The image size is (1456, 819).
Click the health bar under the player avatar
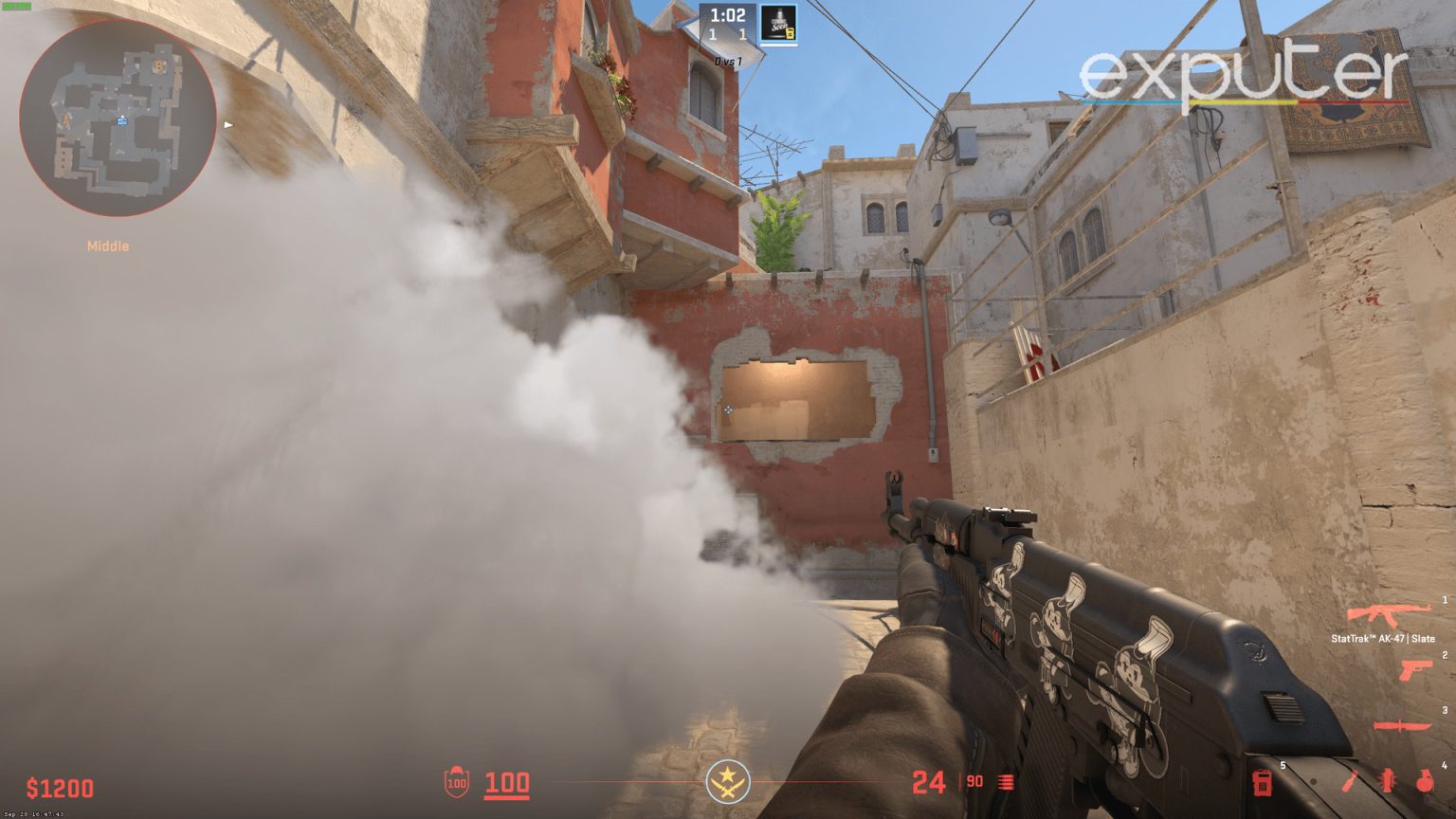point(779,45)
